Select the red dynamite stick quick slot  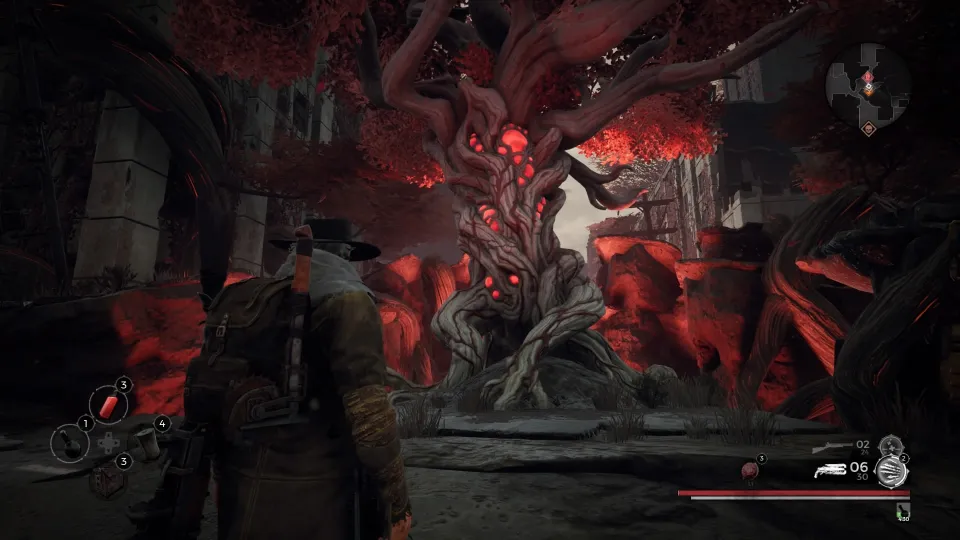(108, 405)
